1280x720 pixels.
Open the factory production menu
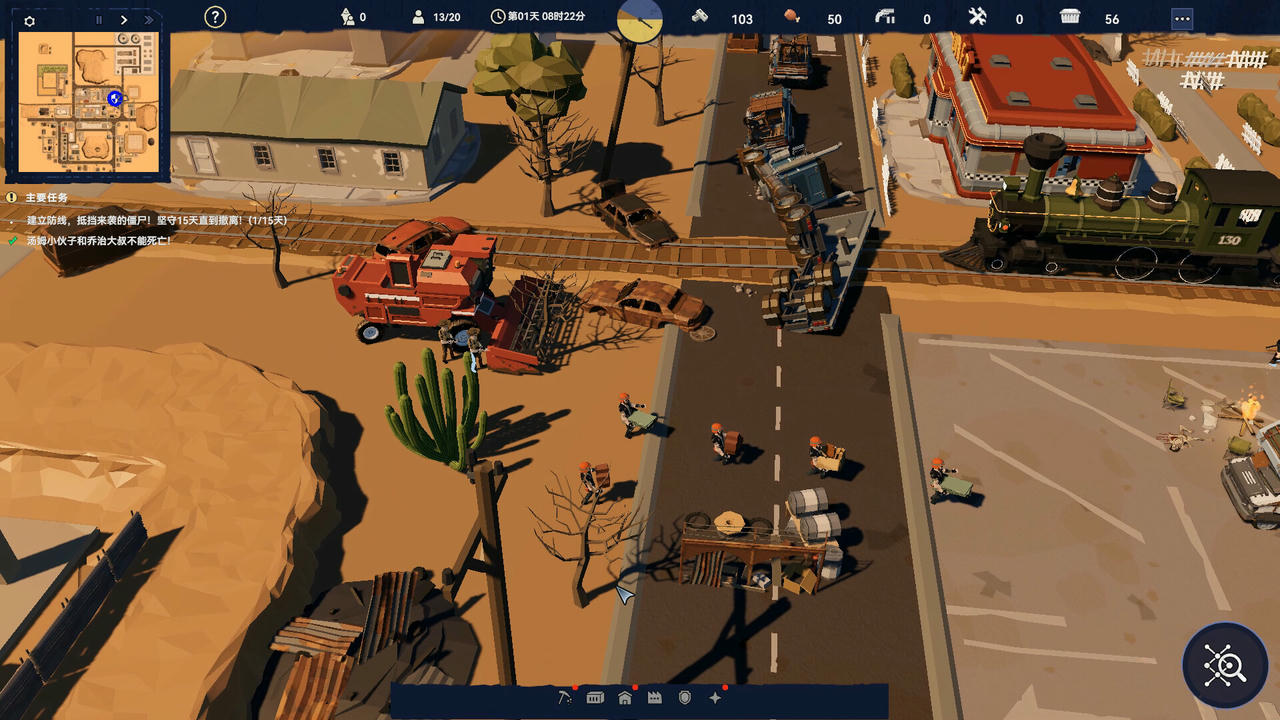pos(655,698)
